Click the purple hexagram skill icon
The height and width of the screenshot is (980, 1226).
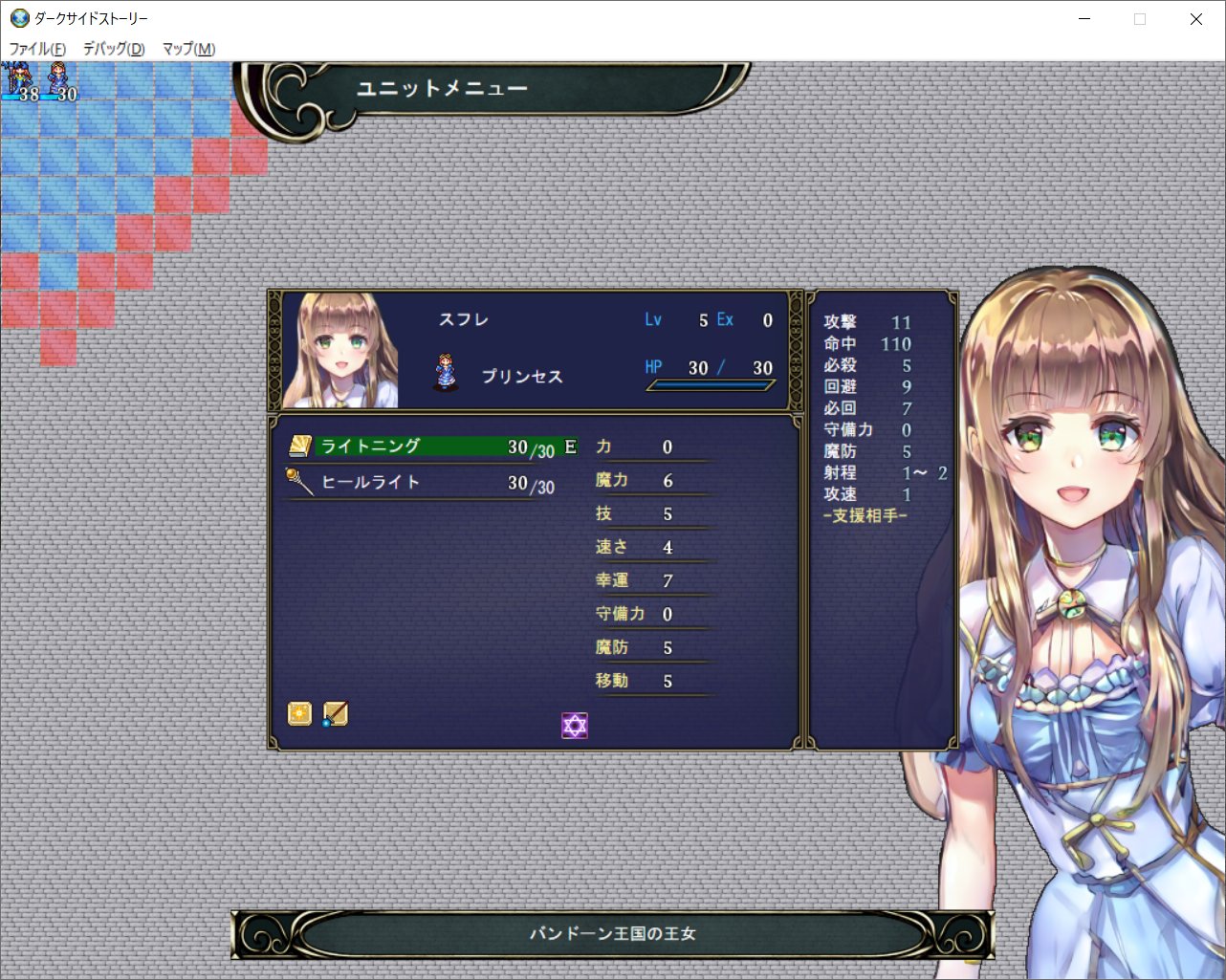coord(574,726)
